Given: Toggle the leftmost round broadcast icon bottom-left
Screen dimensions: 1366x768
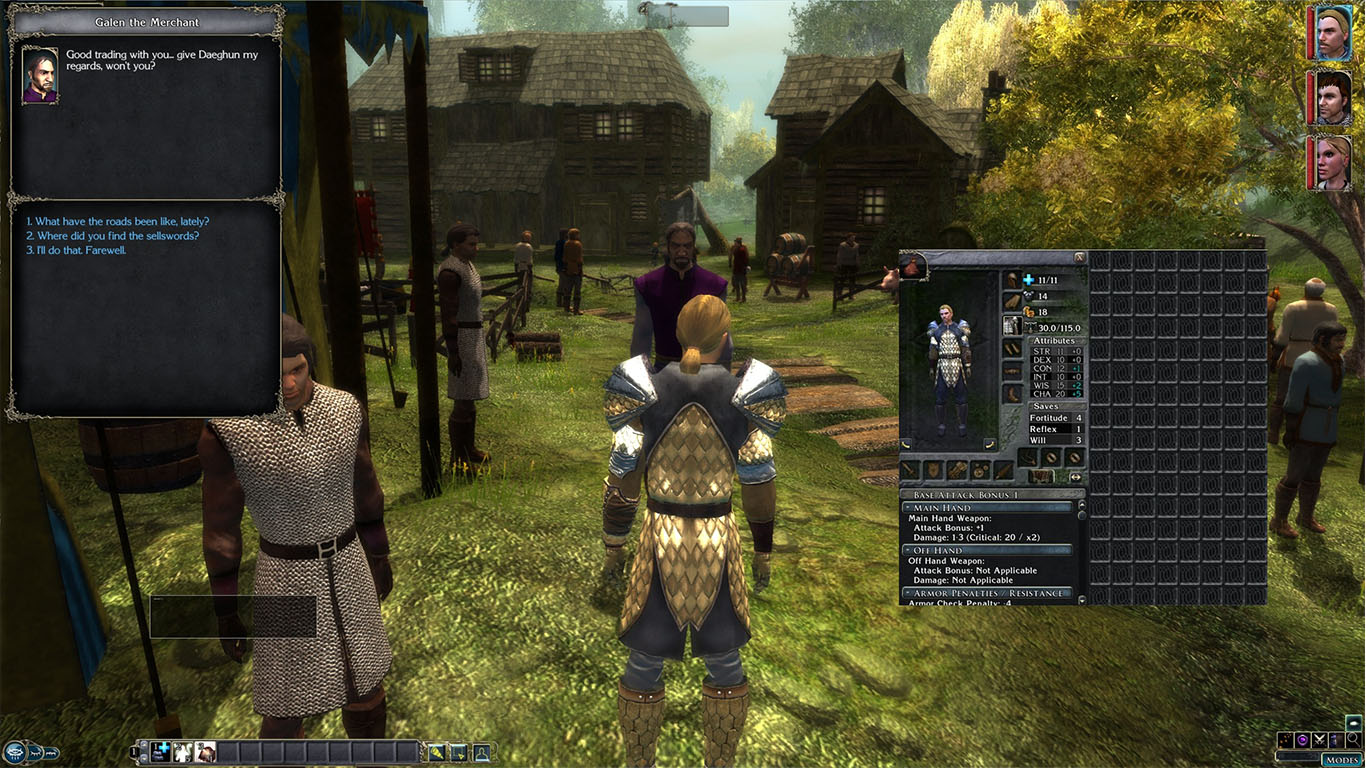Looking at the screenshot, I should [x=15, y=752].
